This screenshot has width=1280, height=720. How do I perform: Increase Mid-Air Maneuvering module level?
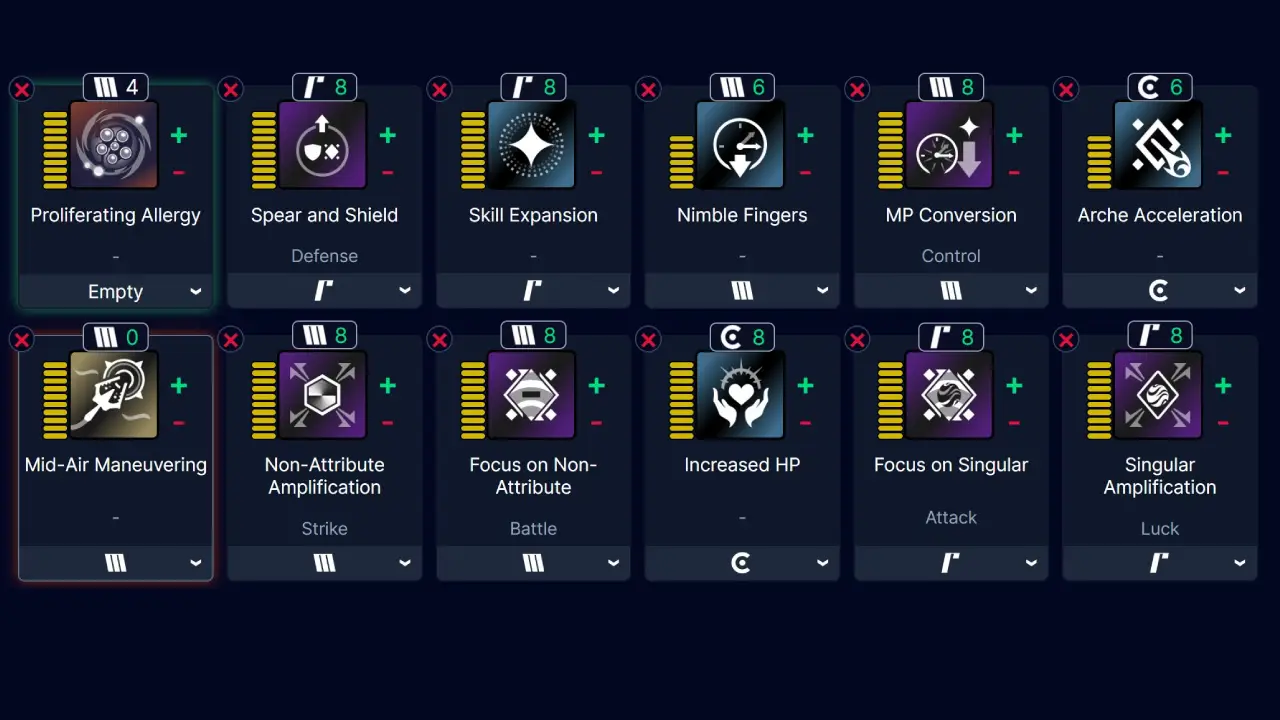pyautogui.click(x=178, y=385)
